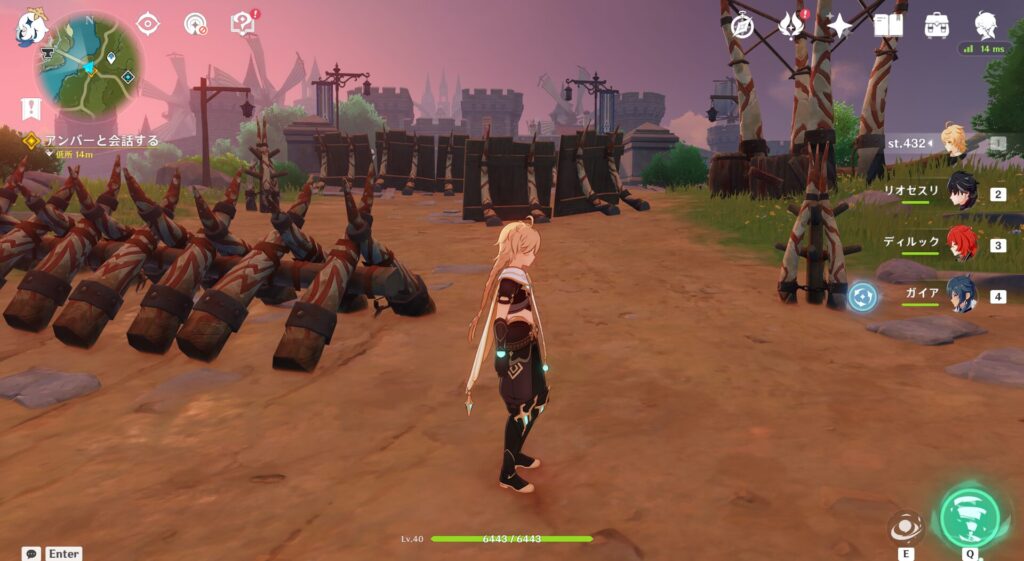
Task: Open the Paimon menu
Action: [x=30, y=27]
